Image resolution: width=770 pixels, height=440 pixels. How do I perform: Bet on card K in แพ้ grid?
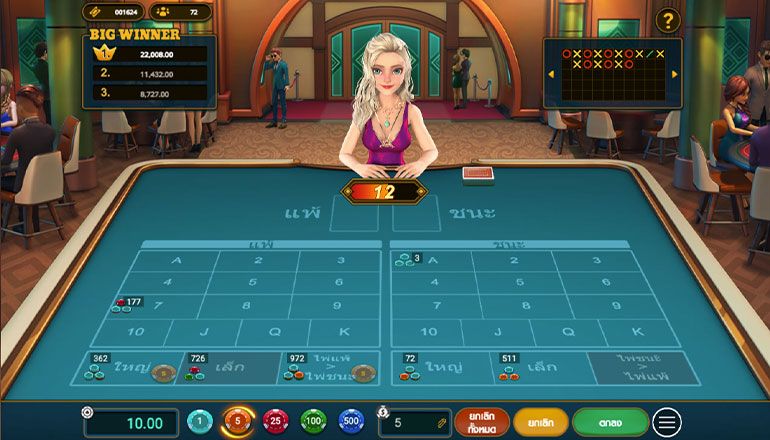[x=346, y=331]
